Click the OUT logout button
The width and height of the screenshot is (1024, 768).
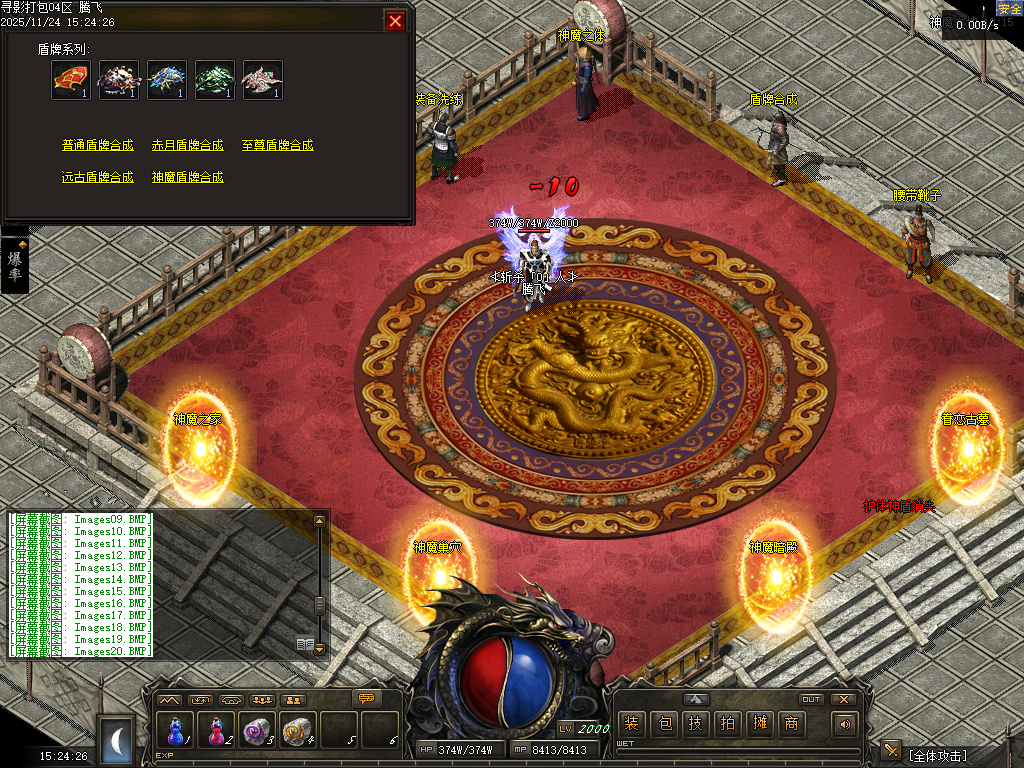[811, 699]
